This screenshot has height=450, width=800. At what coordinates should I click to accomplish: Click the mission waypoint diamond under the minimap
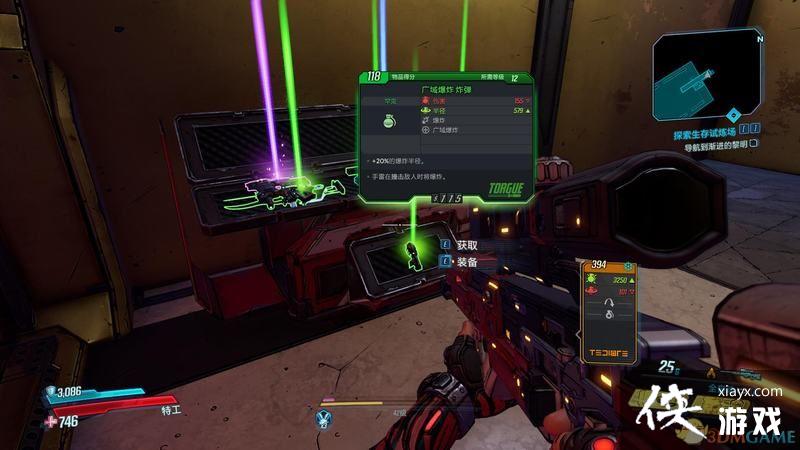coord(733,114)
